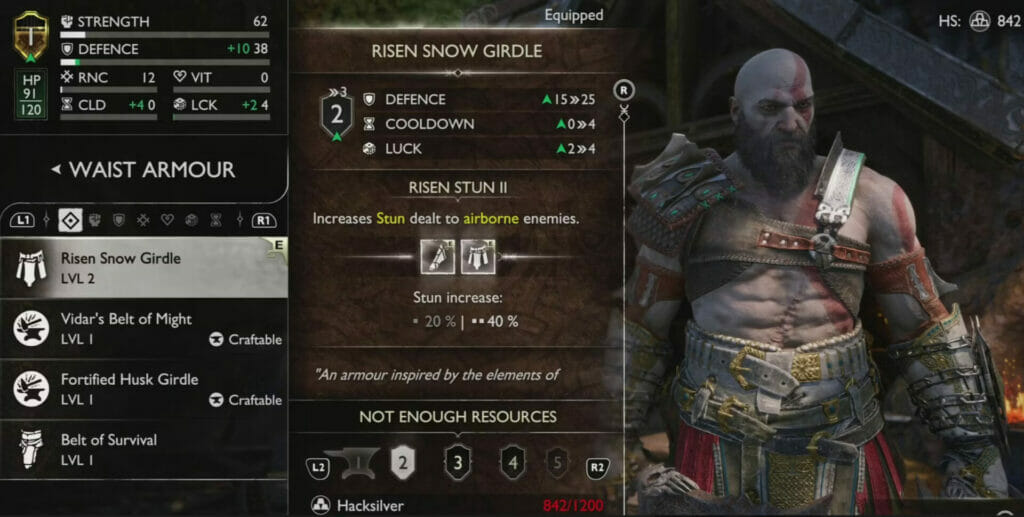The width and height of the screenshot is (1024, 517).
Task: Switch to the shield defence filter tab
Action: [x=119, y=219]
